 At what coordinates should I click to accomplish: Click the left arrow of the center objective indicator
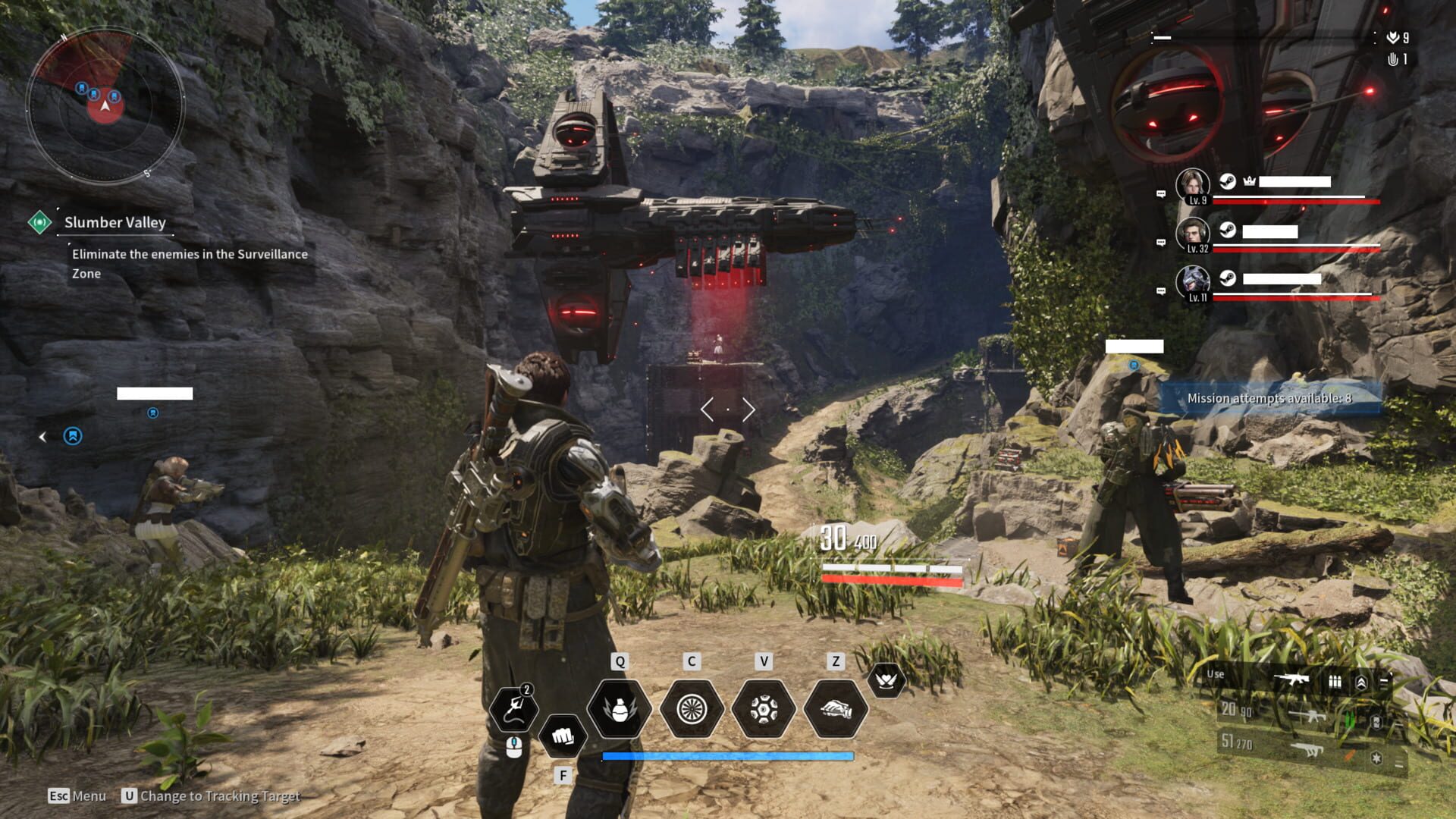[x=708, y=409]
